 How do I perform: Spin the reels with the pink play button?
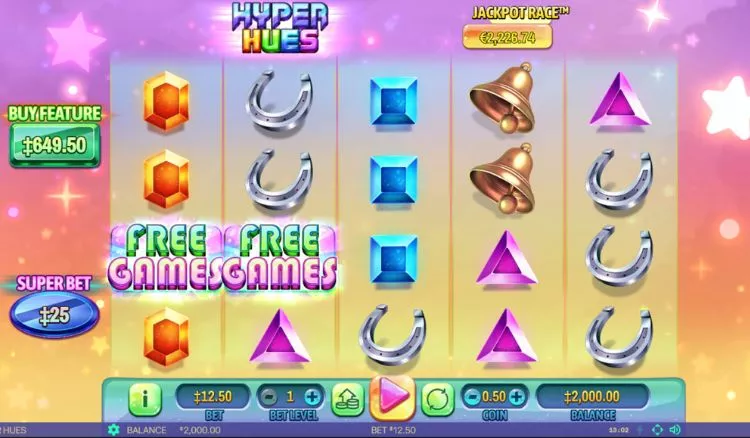pyautogui.click(x=392, y=397)
